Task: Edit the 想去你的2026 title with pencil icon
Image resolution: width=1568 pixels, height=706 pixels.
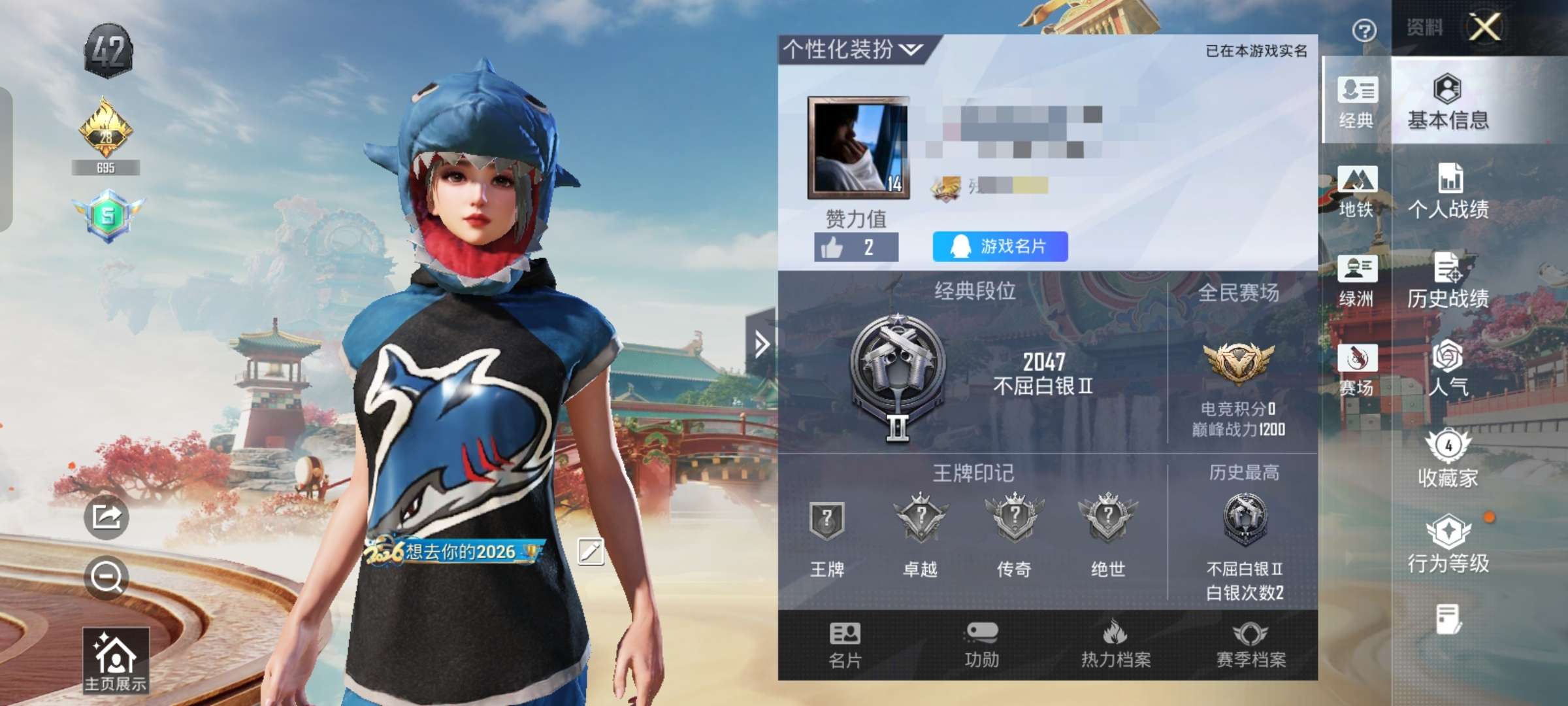Action: 590,552
